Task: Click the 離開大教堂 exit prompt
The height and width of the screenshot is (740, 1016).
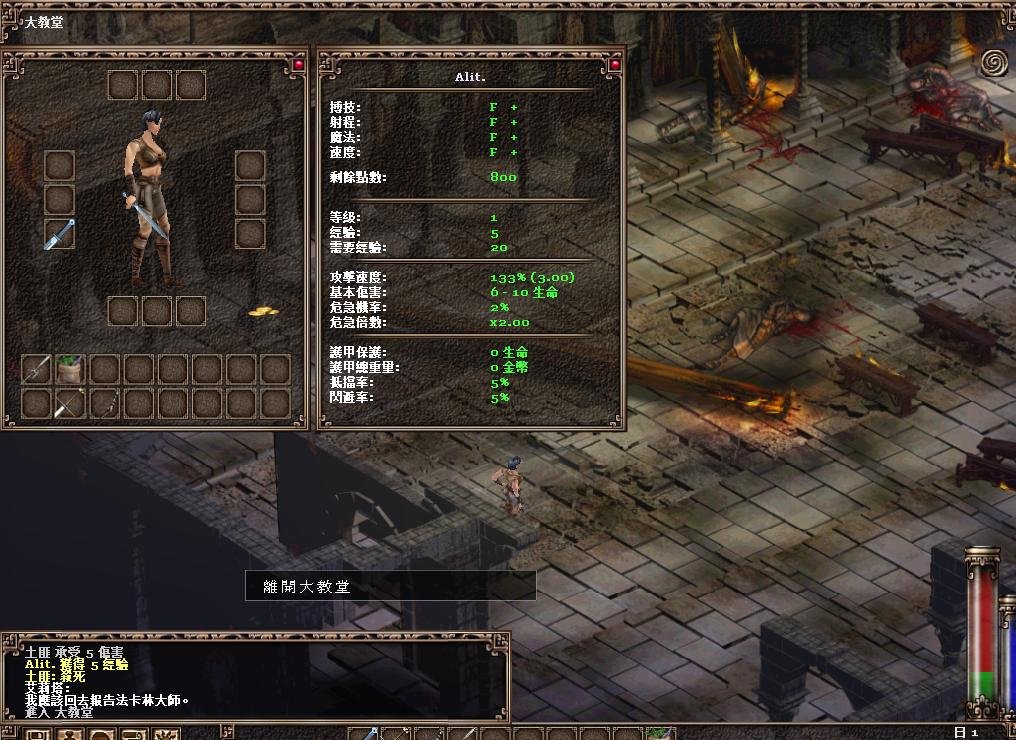Action: point(390,586)
